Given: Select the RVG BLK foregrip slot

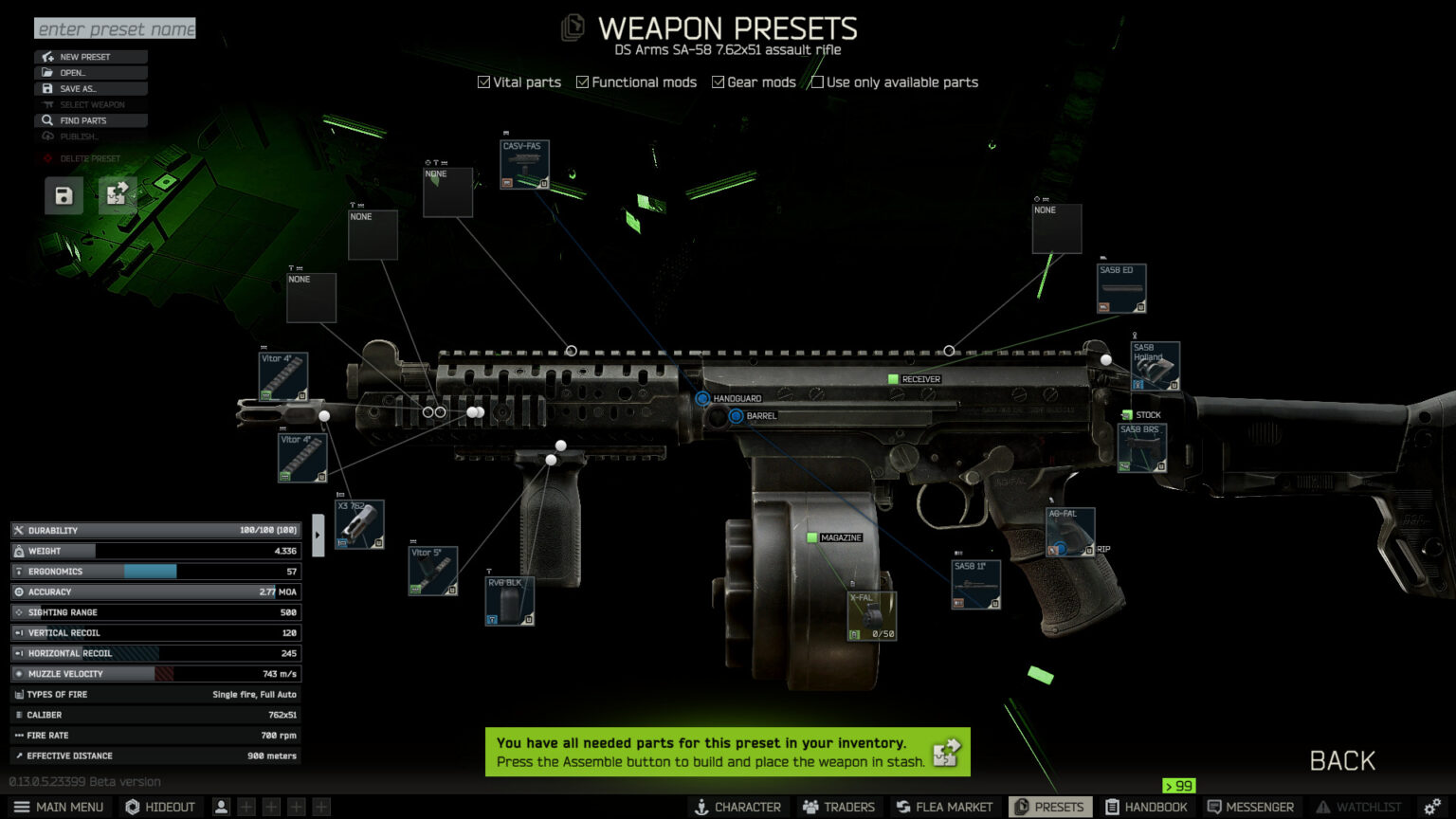Looking at the screenshot, I should (x=510, y=601).
